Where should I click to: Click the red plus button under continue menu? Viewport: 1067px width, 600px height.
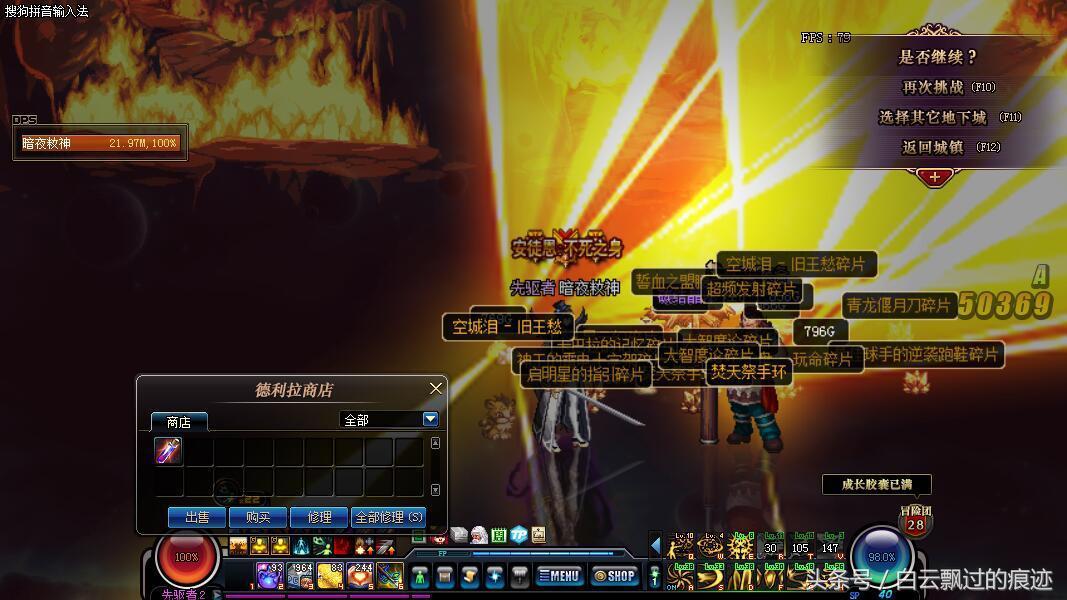[934, 177]
